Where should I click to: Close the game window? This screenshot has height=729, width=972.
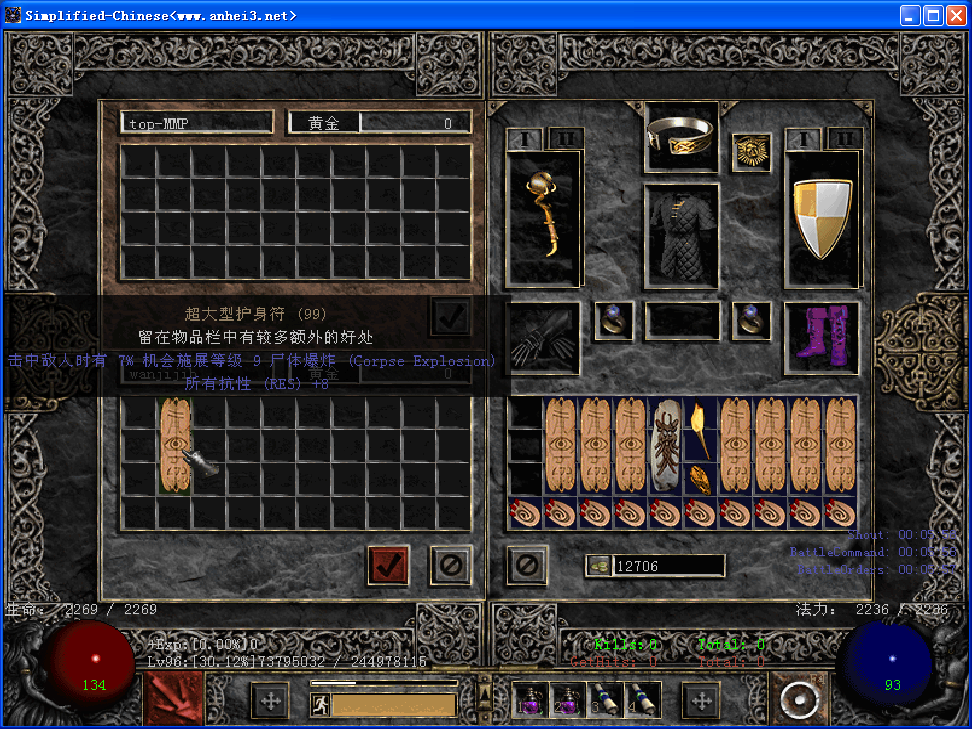[956, 15]
